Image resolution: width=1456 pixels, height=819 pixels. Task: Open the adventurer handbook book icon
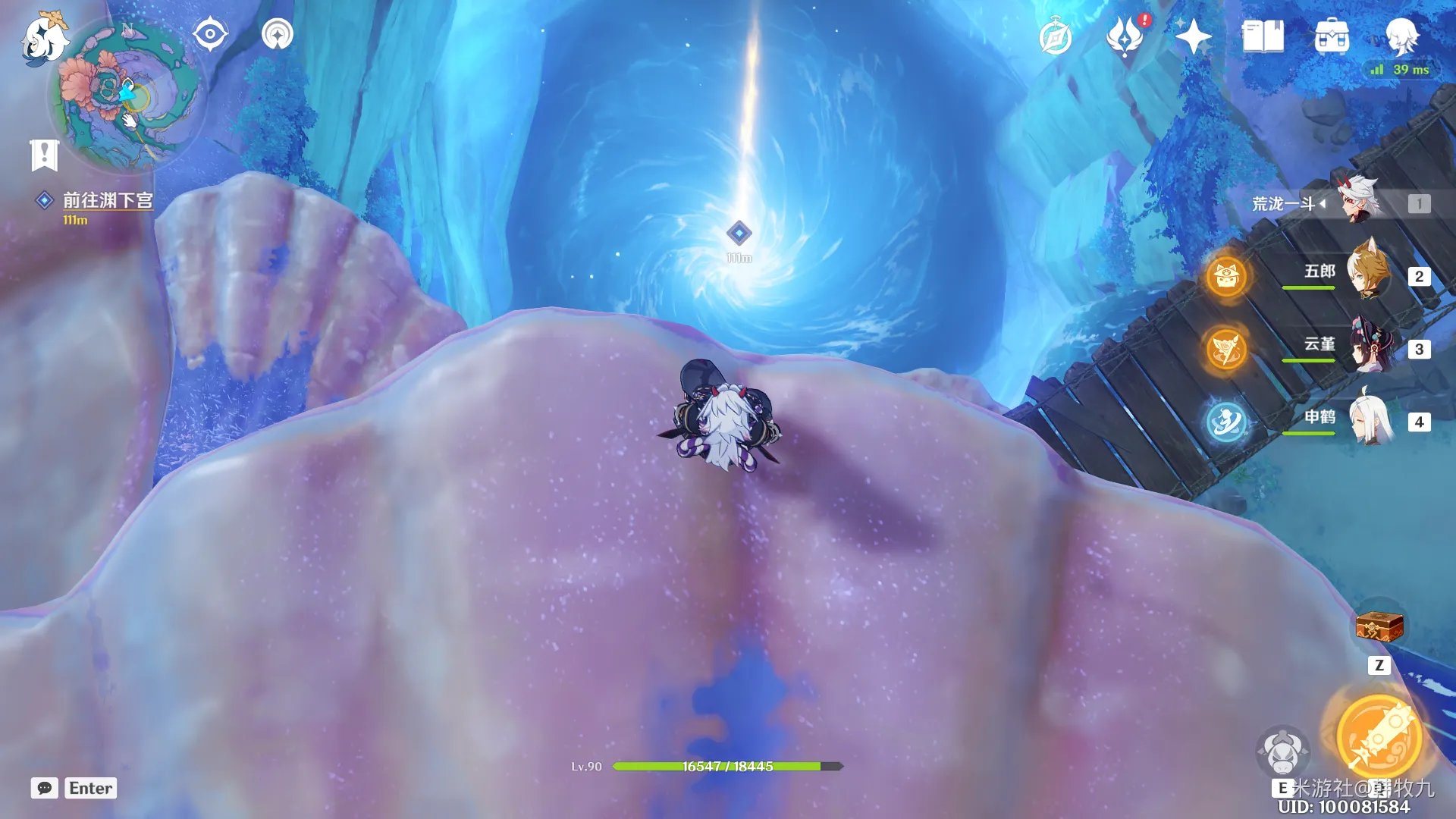click(x=1263, y=36)
